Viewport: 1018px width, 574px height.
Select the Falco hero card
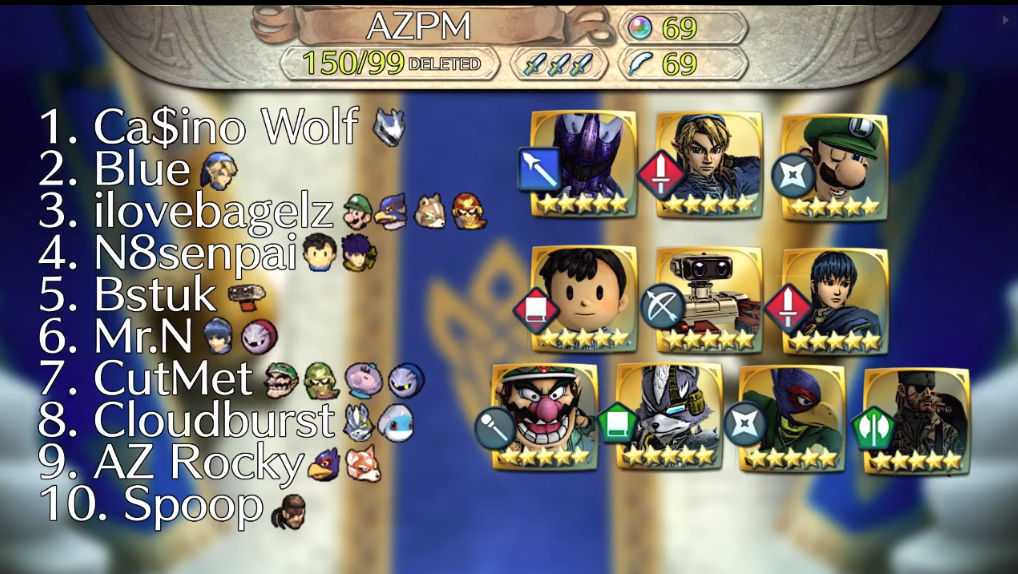tap(791, 416)
